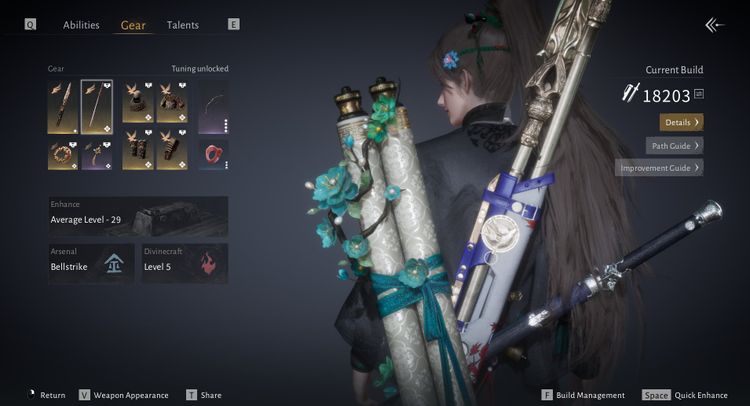The height and width of the screenshot is (406, 750).
Task: Show the Improvement Guide
Action: click(659, 168)
